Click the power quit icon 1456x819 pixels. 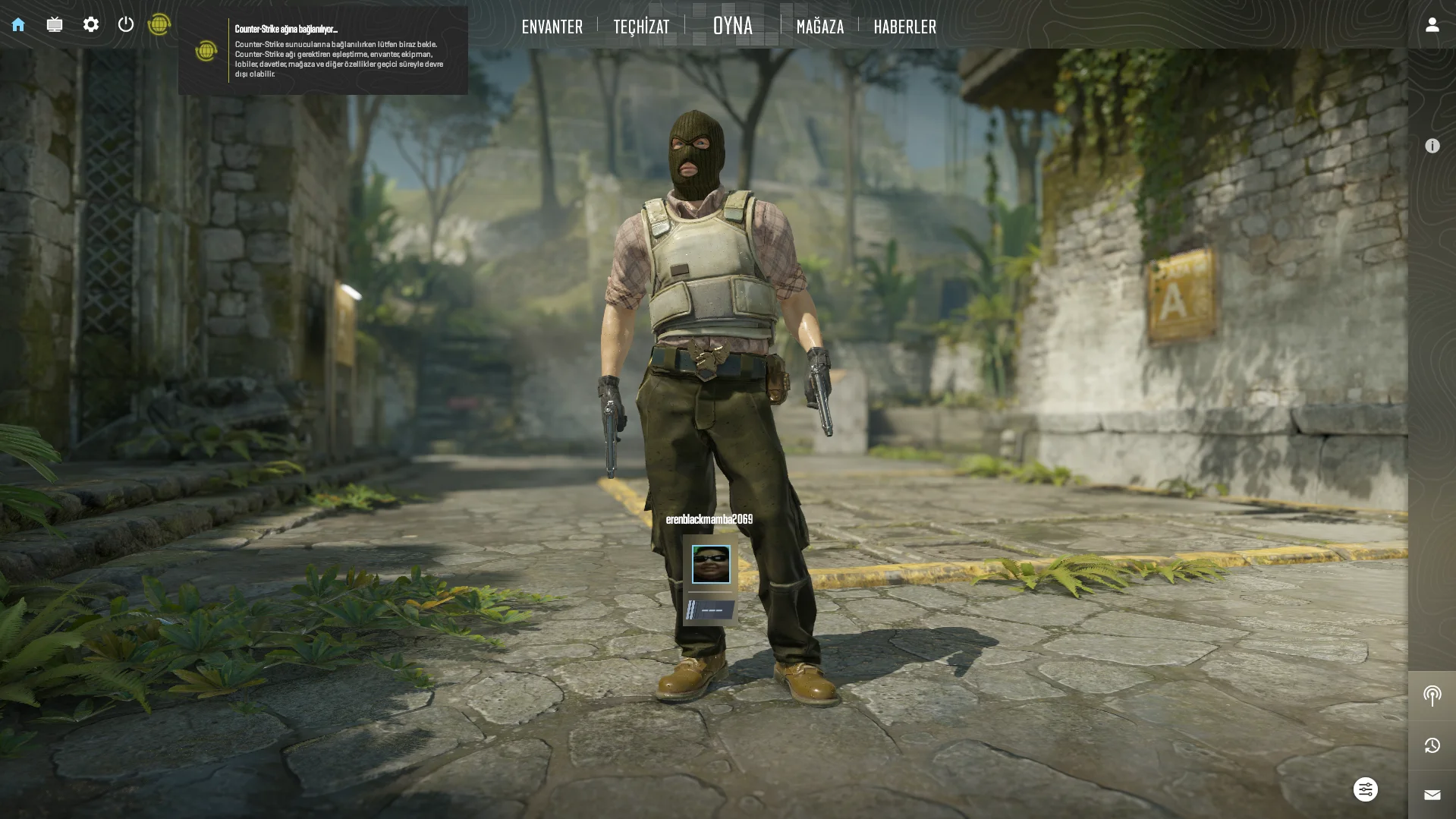coord(126,25)
